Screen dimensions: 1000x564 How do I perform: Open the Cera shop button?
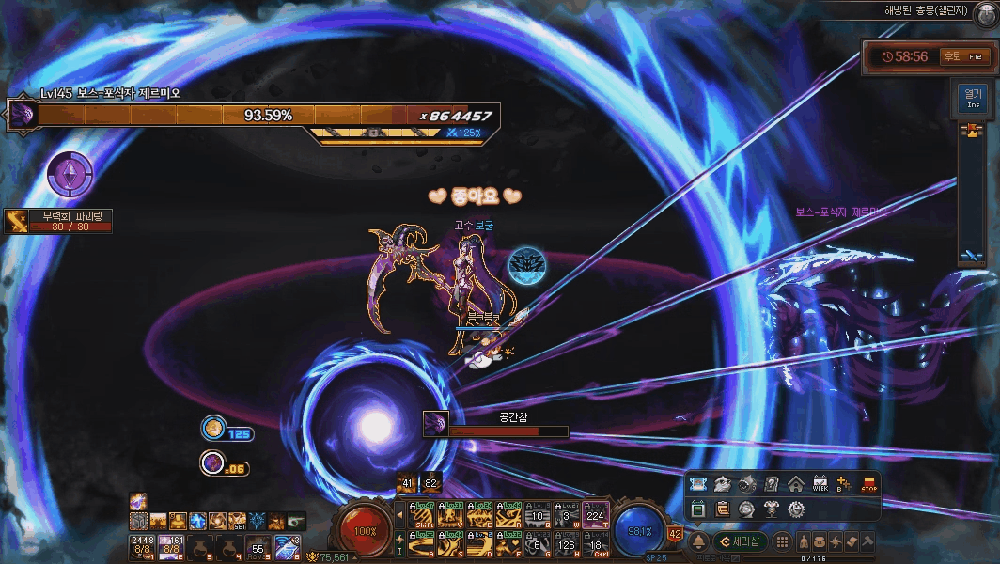pos(741,541)
